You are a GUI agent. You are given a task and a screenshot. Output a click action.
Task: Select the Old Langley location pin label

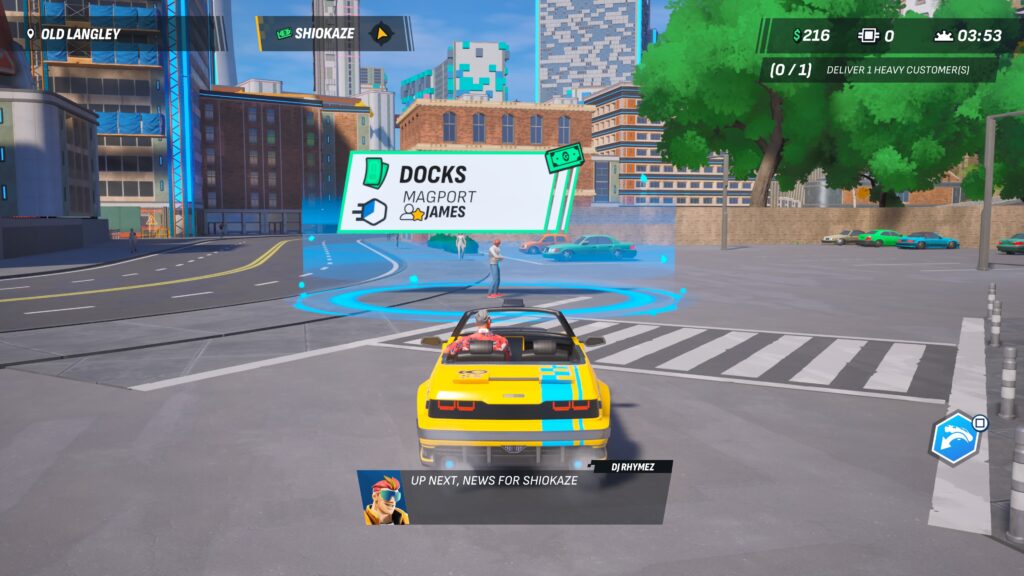click(x=73, y=34)
